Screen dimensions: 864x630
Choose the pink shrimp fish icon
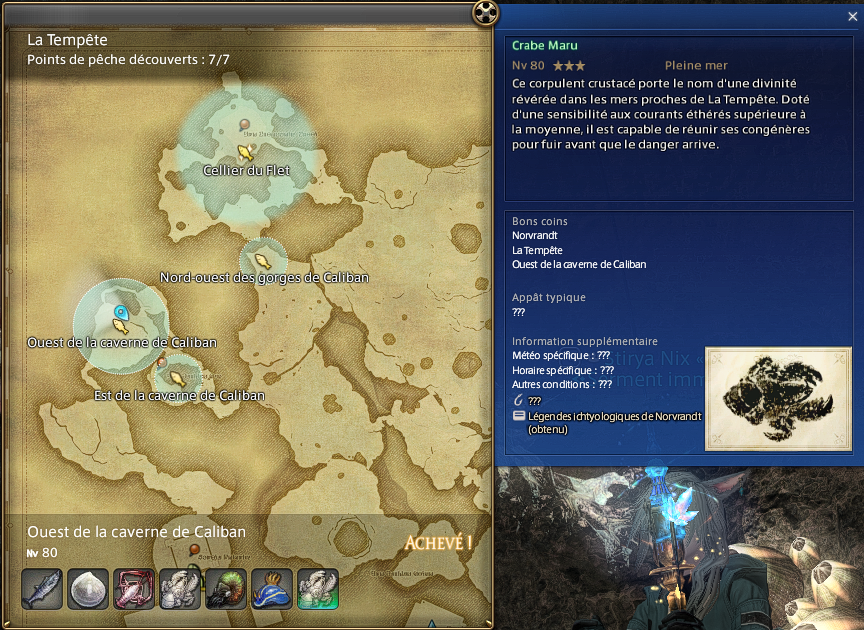[x=134, y=589]
